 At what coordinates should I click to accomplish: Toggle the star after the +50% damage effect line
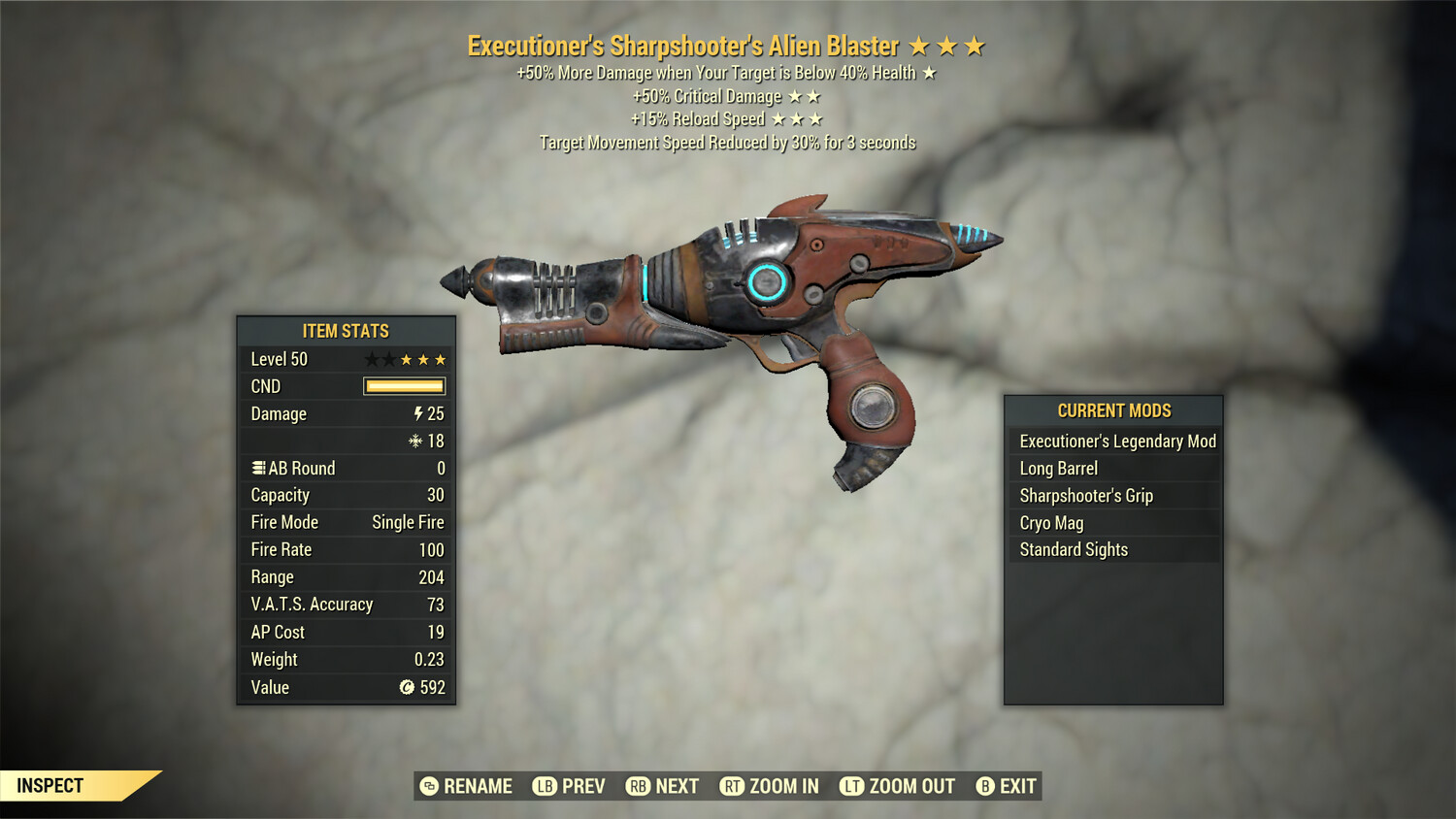927,72
